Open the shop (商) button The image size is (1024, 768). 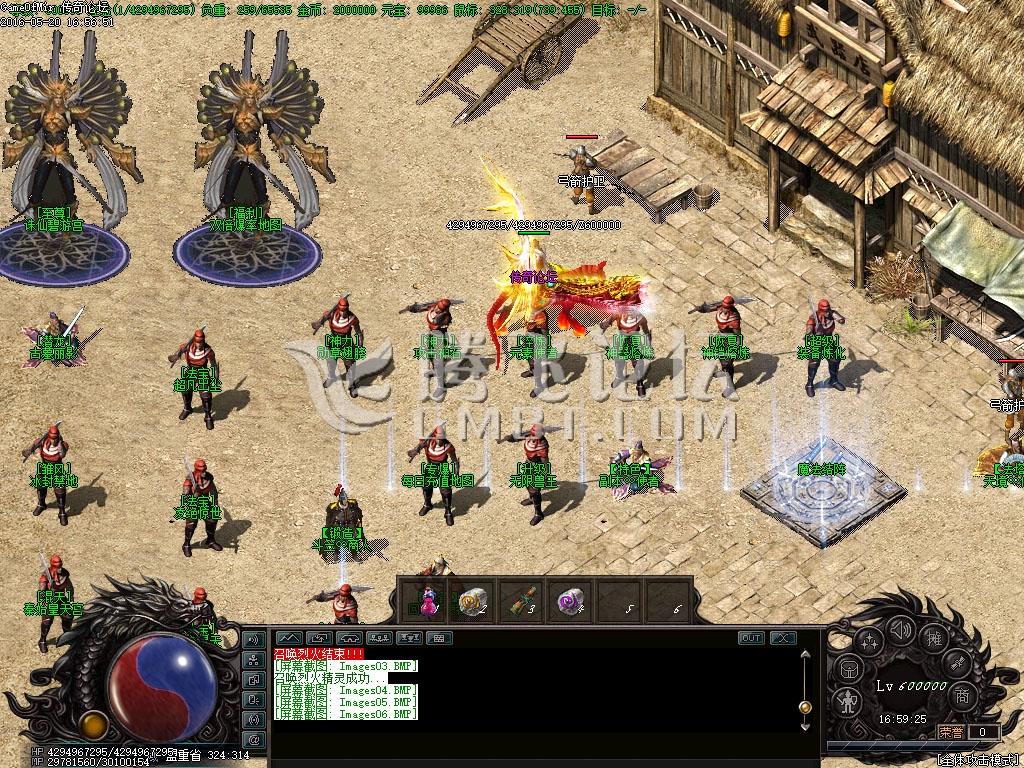(x=962, y=696)
